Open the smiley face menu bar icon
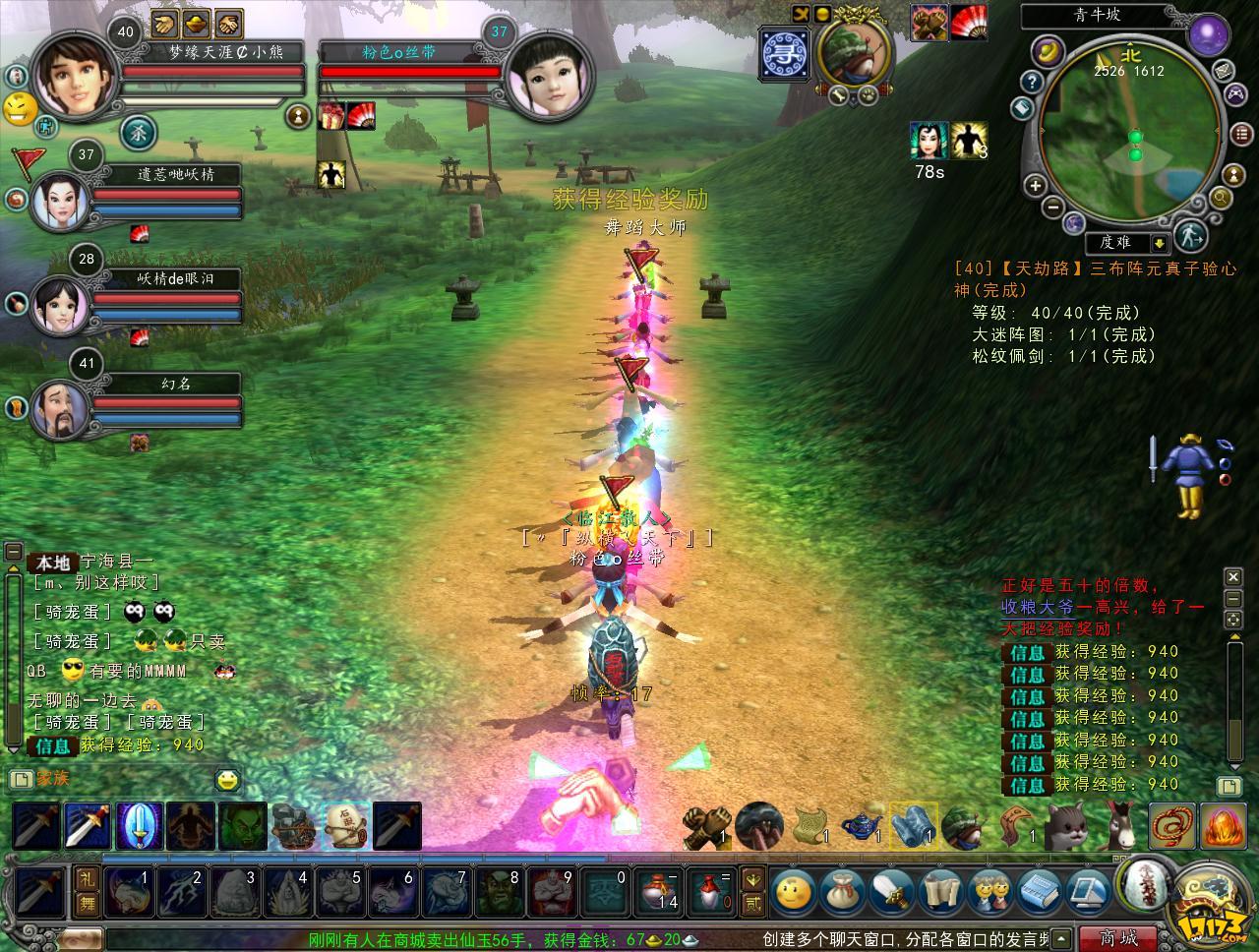The width and height of the screenshot is (1259, 952). click(794, 892)
